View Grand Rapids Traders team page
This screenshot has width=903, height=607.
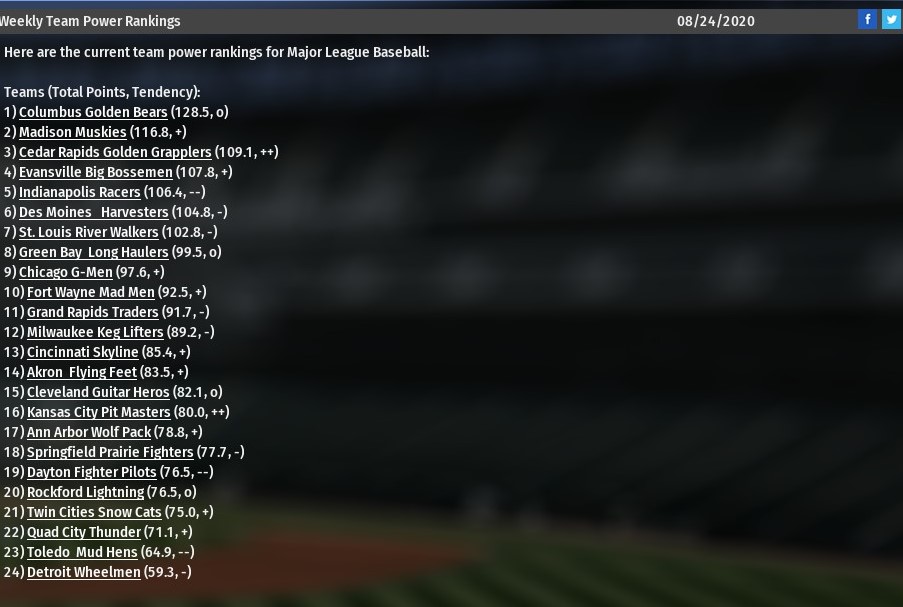[92, 312]
